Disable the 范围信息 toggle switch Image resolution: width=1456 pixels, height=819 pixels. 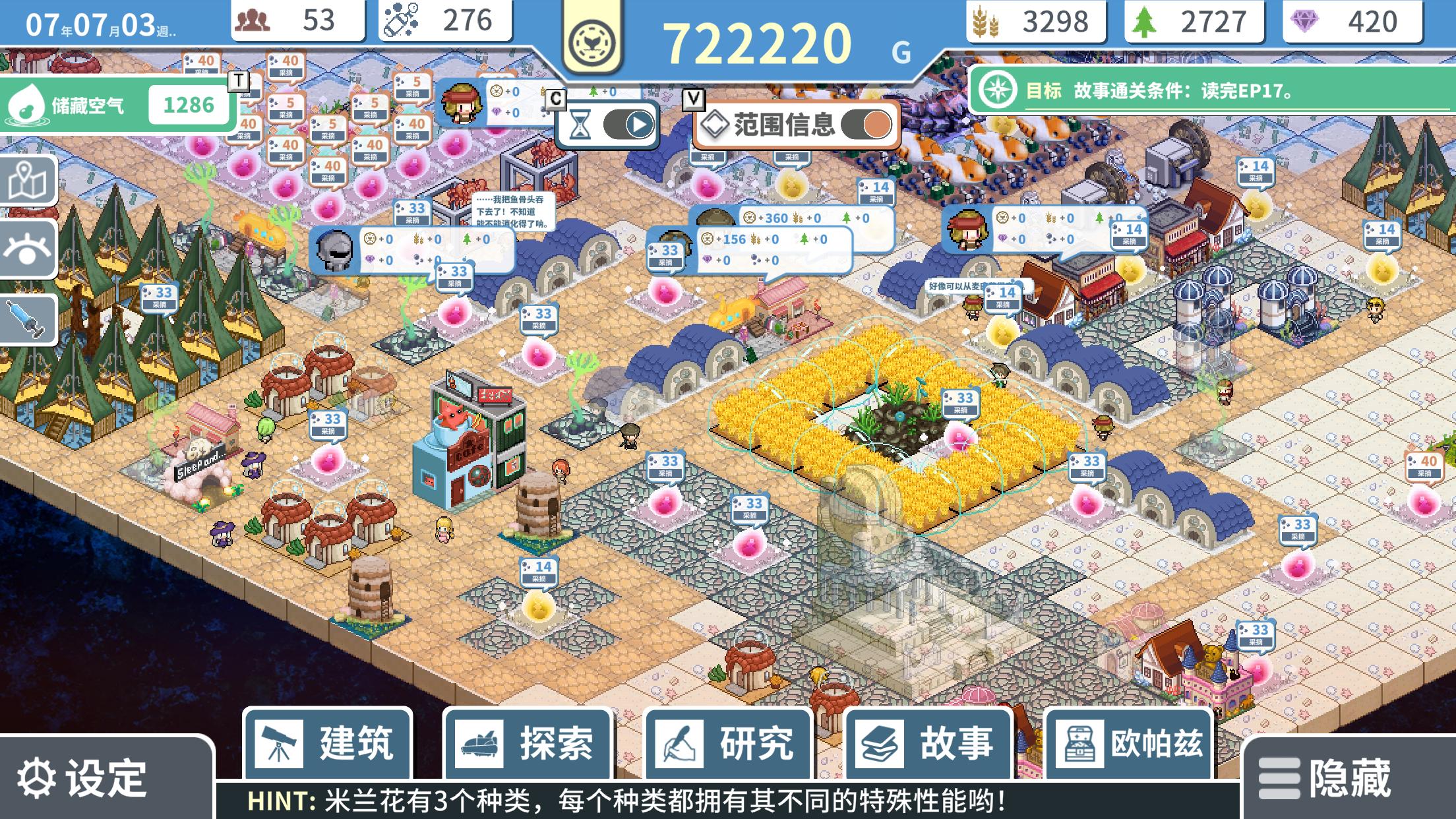(870, 125)
